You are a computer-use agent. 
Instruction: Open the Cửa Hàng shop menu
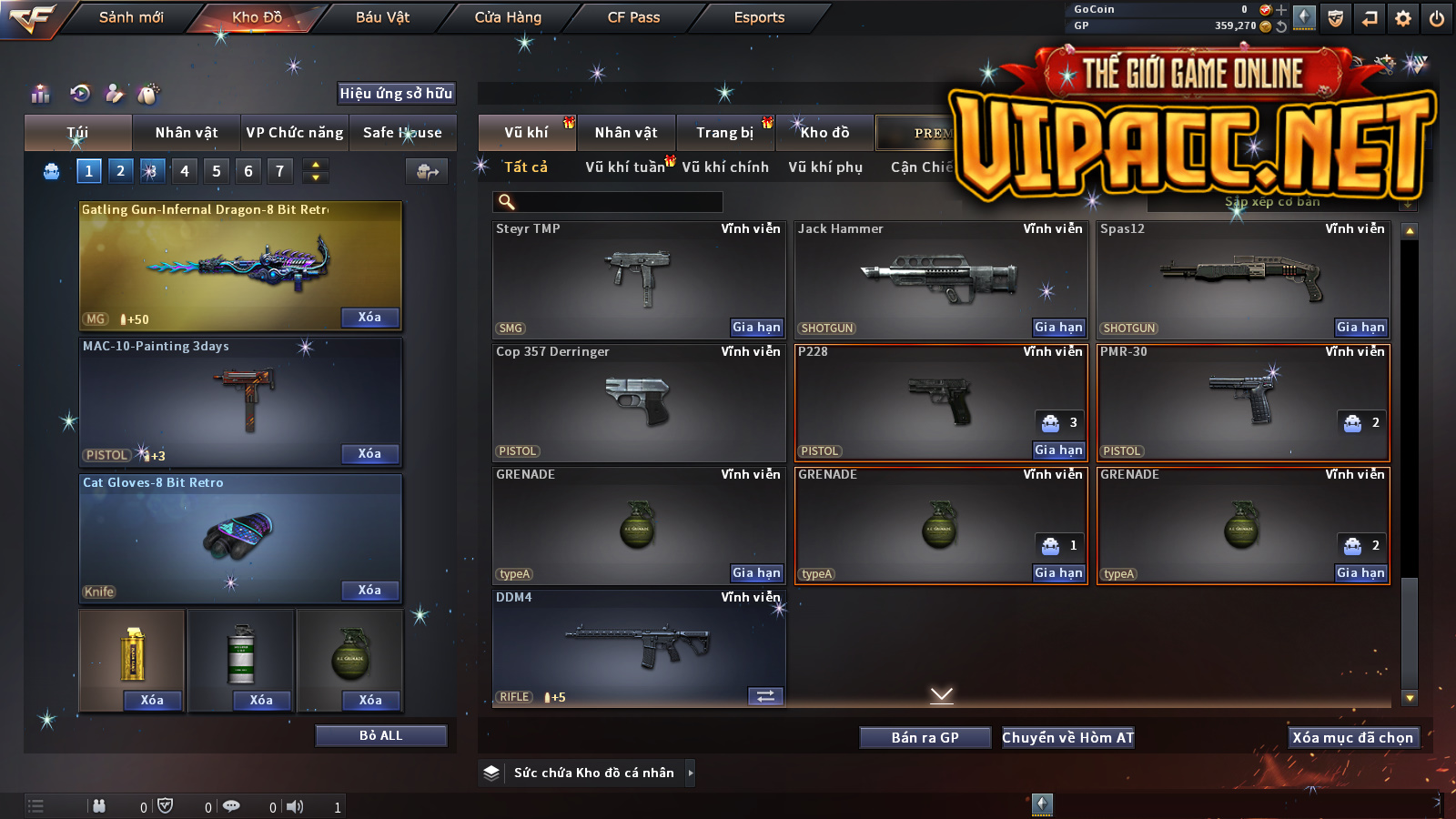508,17
